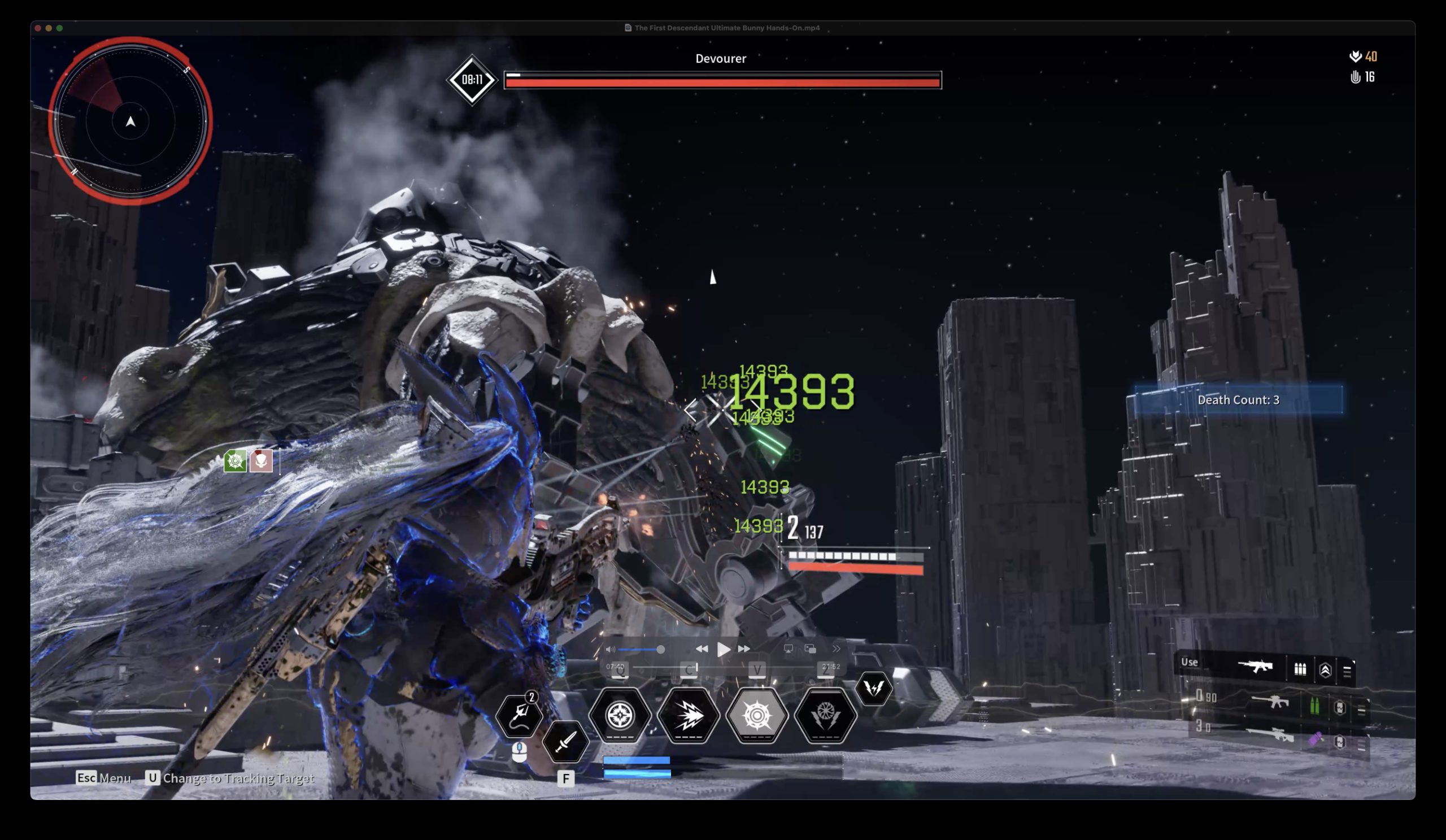The height and width of the screenshot is (840, 1446).
Task: Toggle picture-in-picture in the video player
Action: click(810, 649)
